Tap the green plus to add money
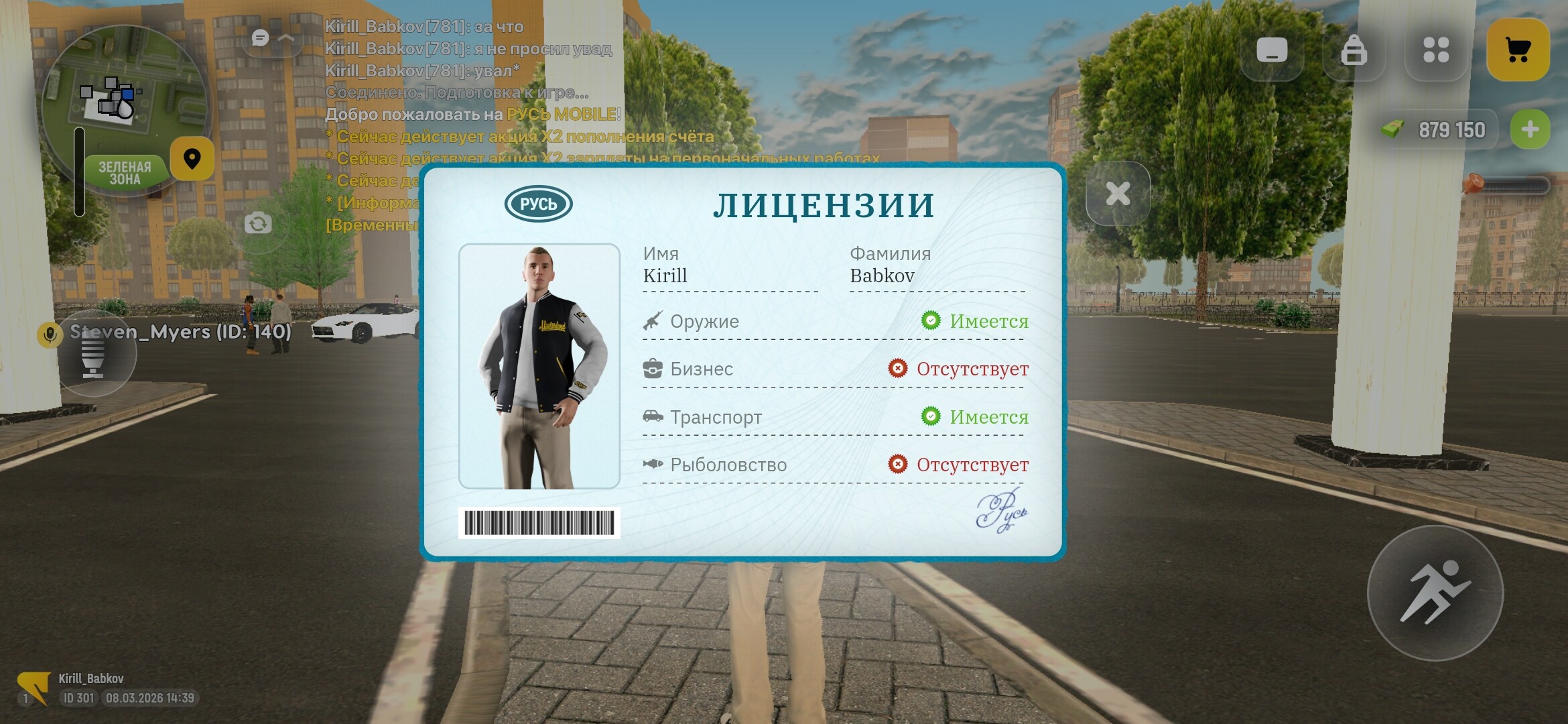The width and height of the screenshot is (1568, 724). [x=1530, y=129]
